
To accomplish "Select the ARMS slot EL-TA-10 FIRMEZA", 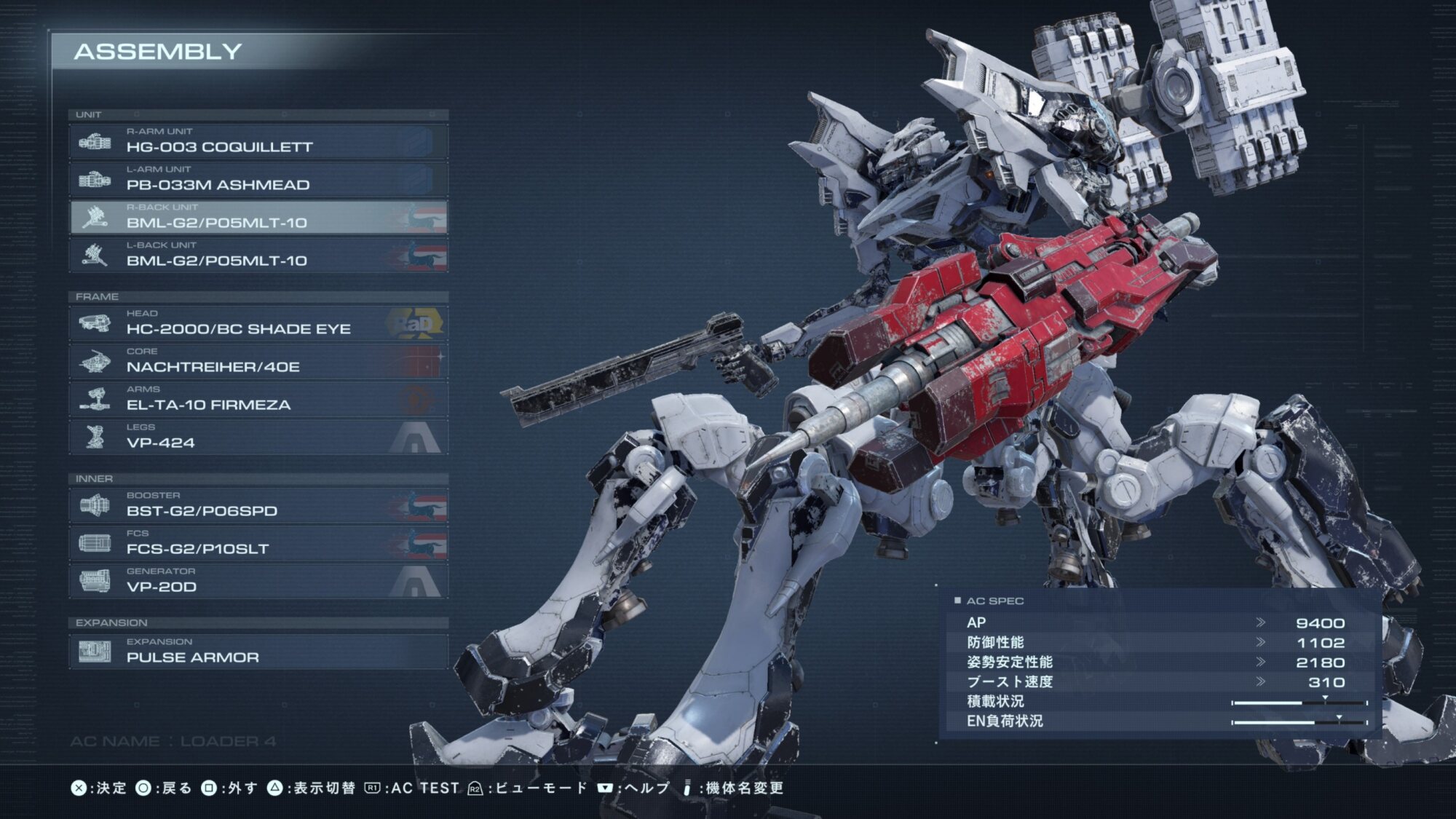I will coord(258,399).
